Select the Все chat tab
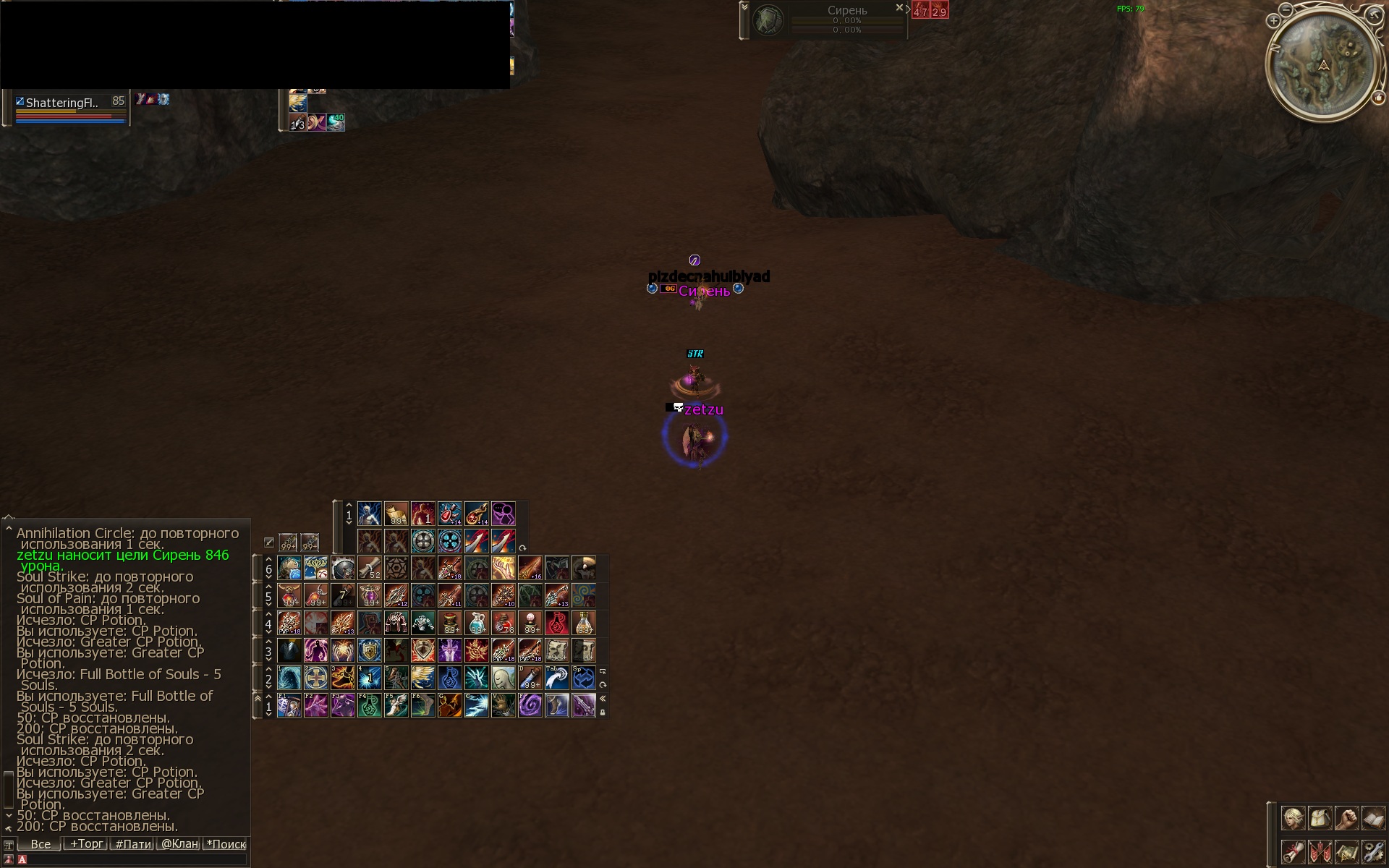 pyautogui.click(x=41, y=844)
